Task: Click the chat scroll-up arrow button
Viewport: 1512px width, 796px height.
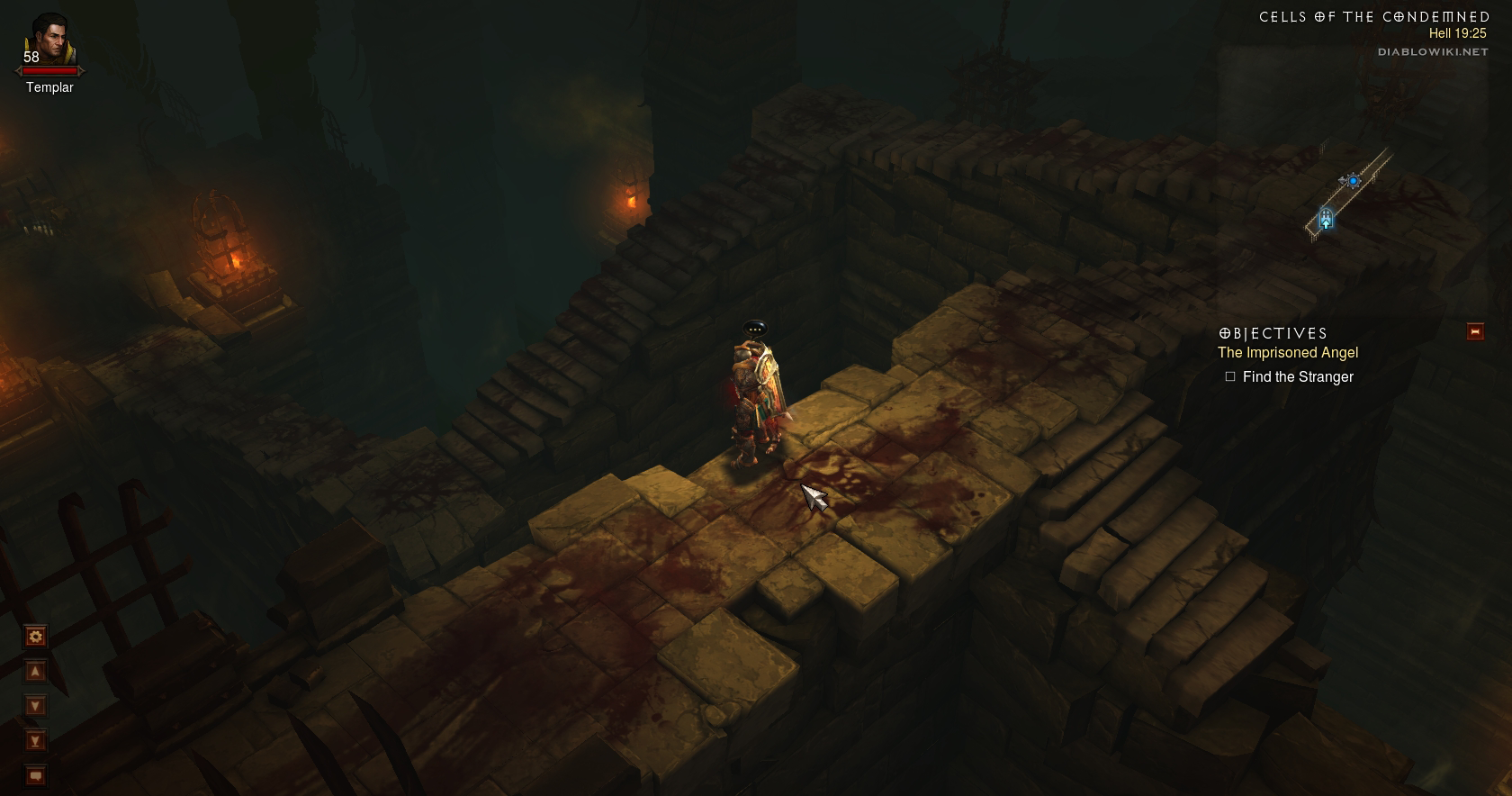Action: 36,672
